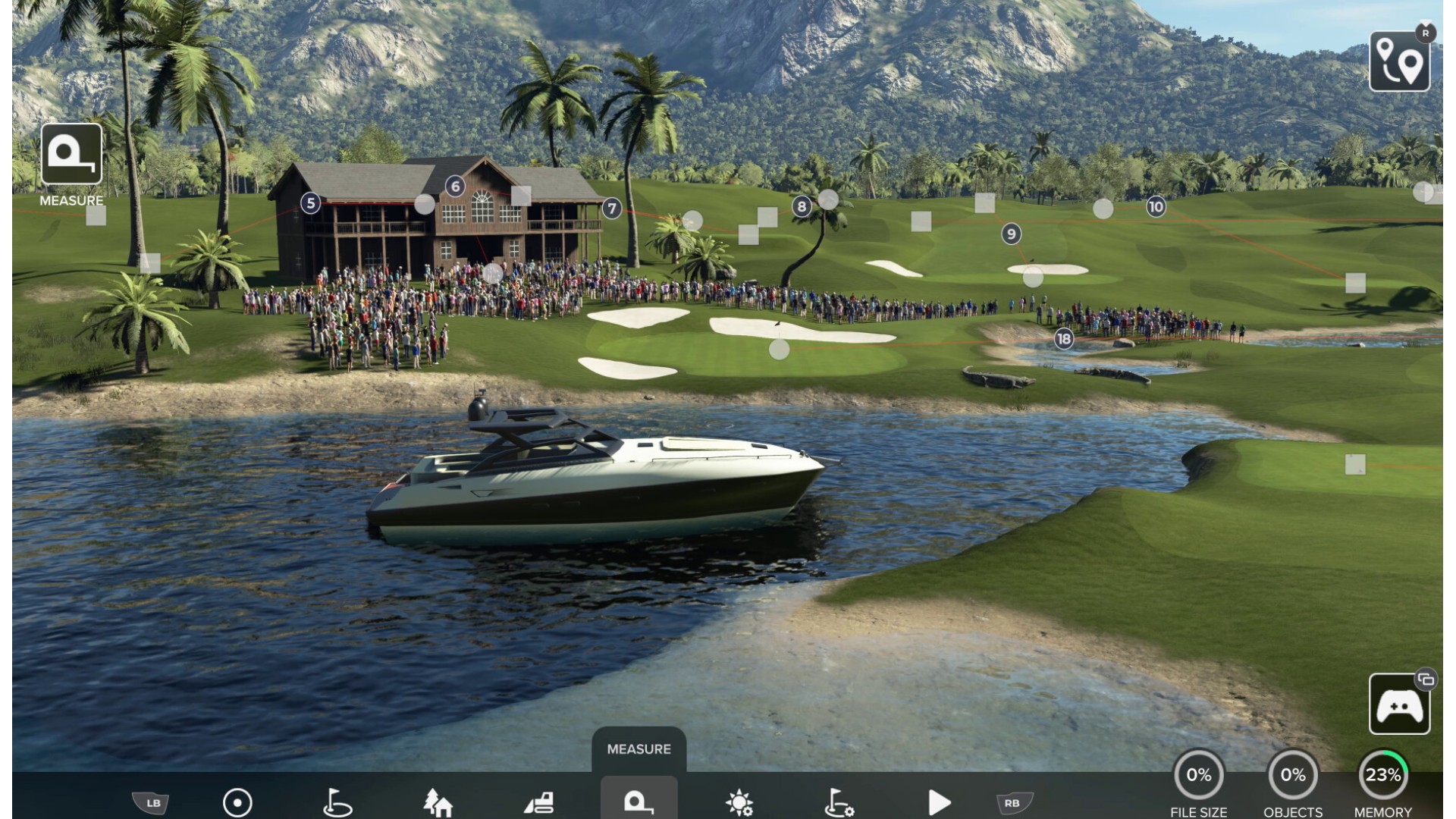1456x819 pixels.
Task: Select the bulldozer terrain tool
Action: point(539,802)
